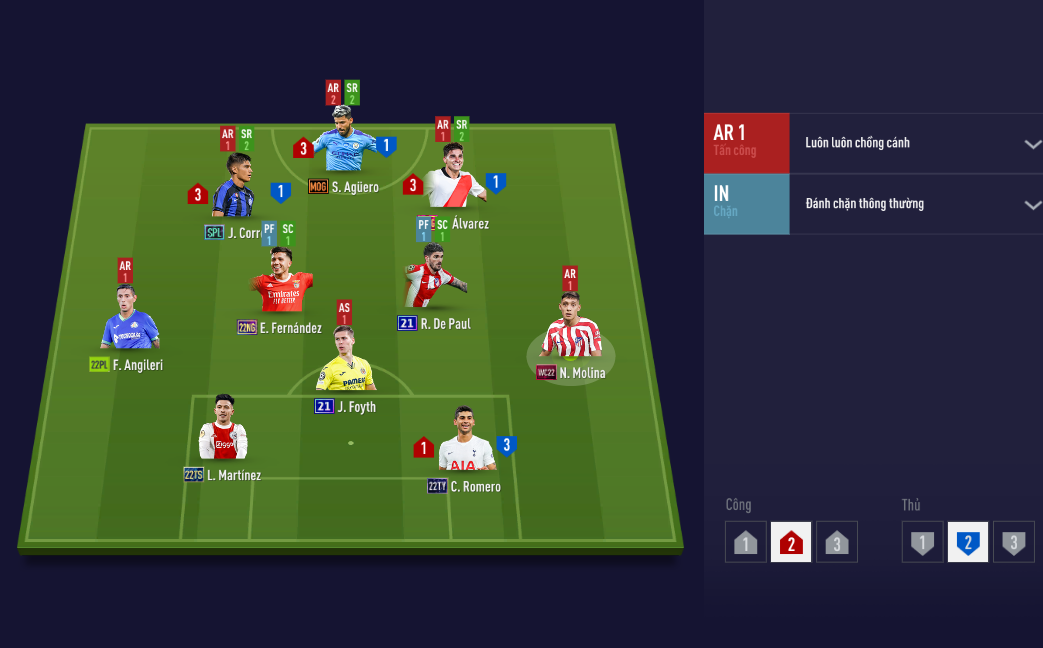The image size is (1043, 648).
Task: Set attack level to 3
Action: pos(837,543)
